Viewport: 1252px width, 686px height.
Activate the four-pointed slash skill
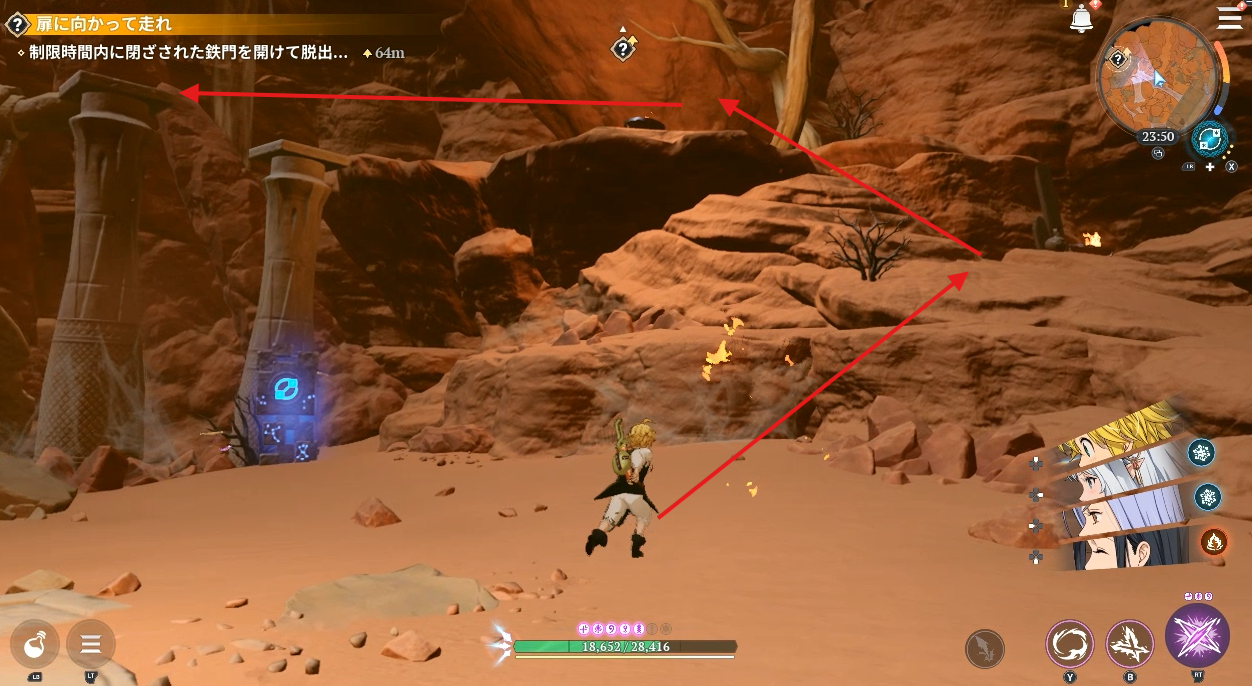click(1130, 644)
